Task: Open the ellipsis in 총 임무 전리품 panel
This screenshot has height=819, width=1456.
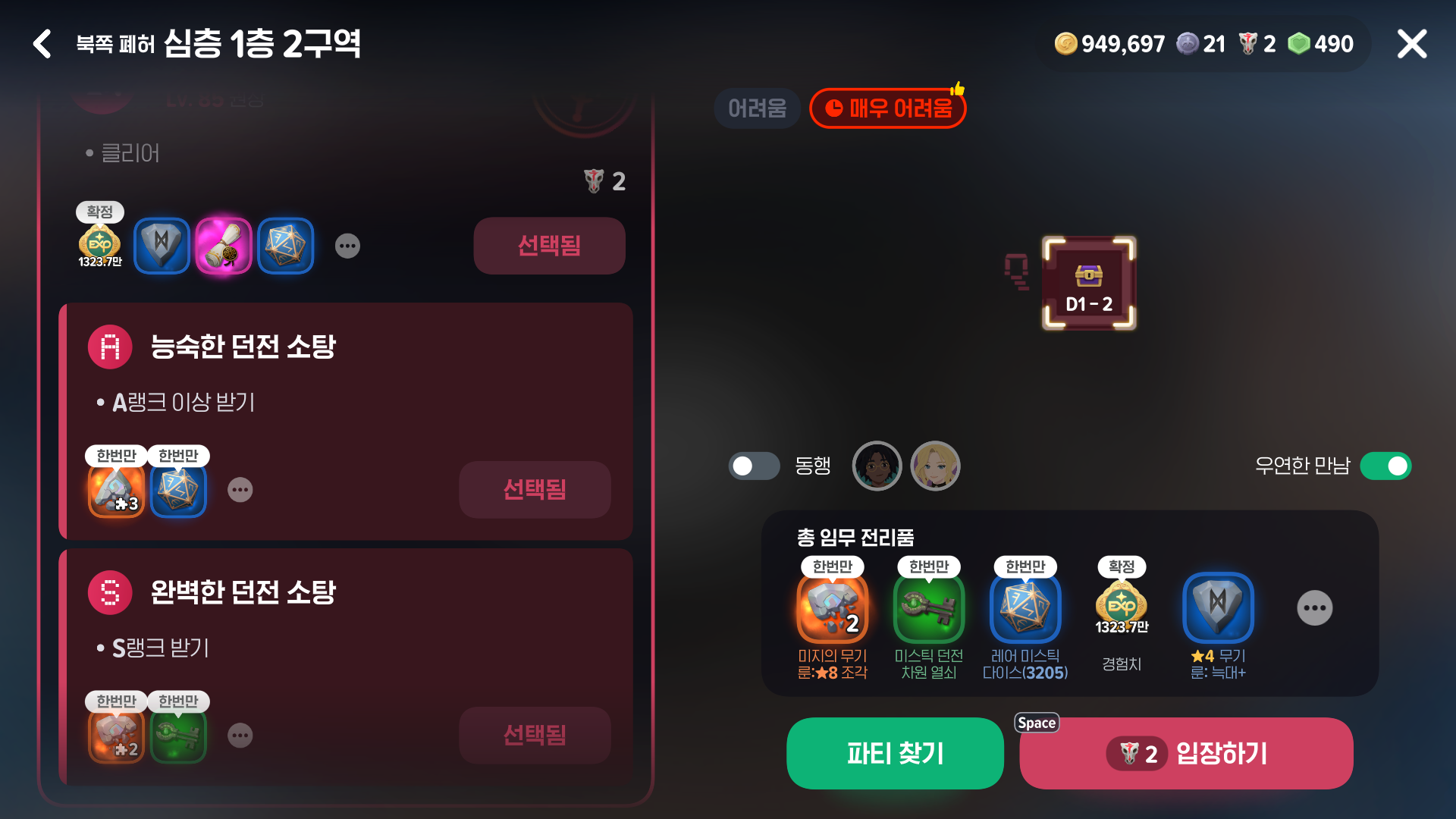Action: (1315, 607)
